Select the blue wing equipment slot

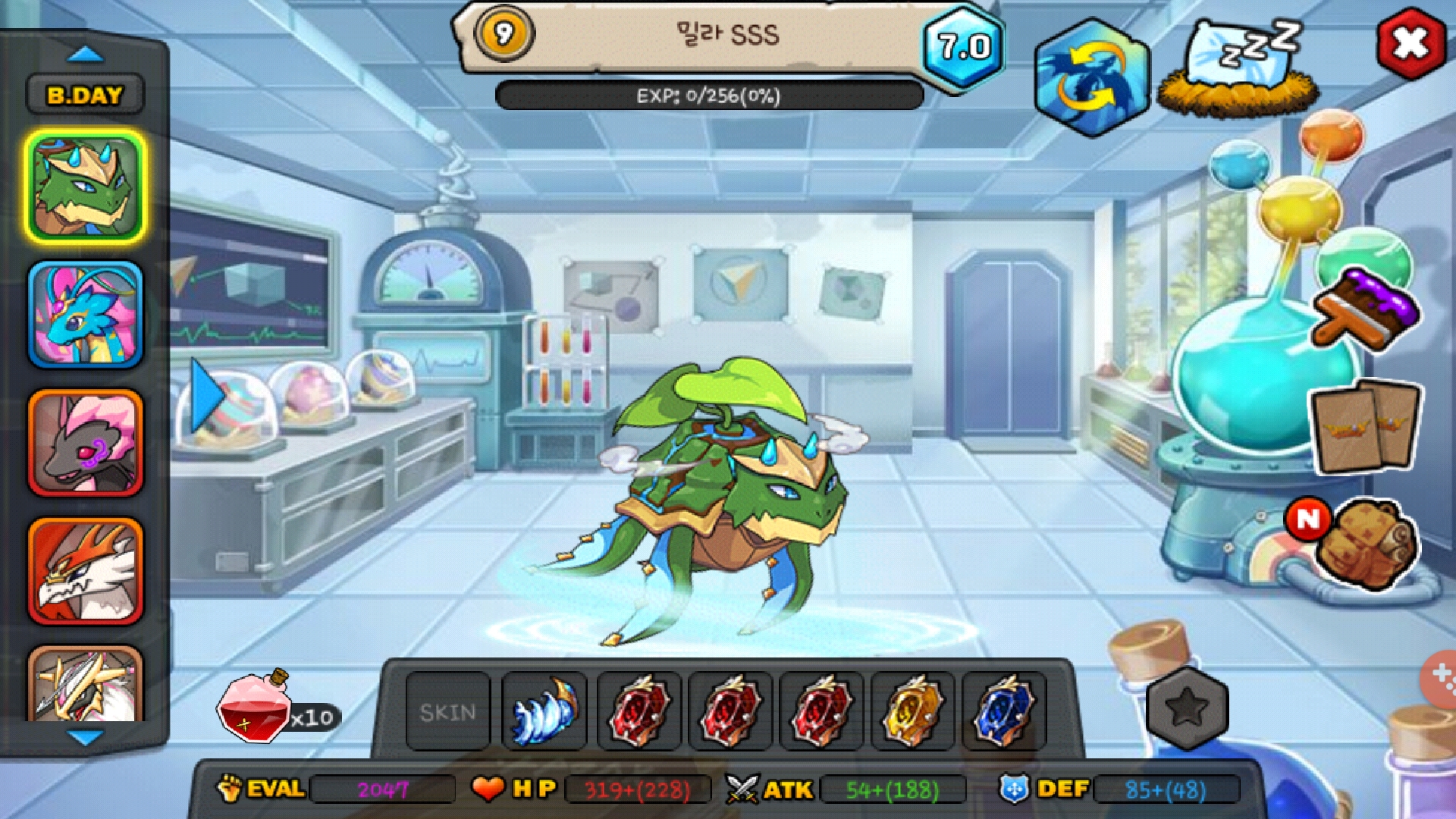tap(544, 711)
